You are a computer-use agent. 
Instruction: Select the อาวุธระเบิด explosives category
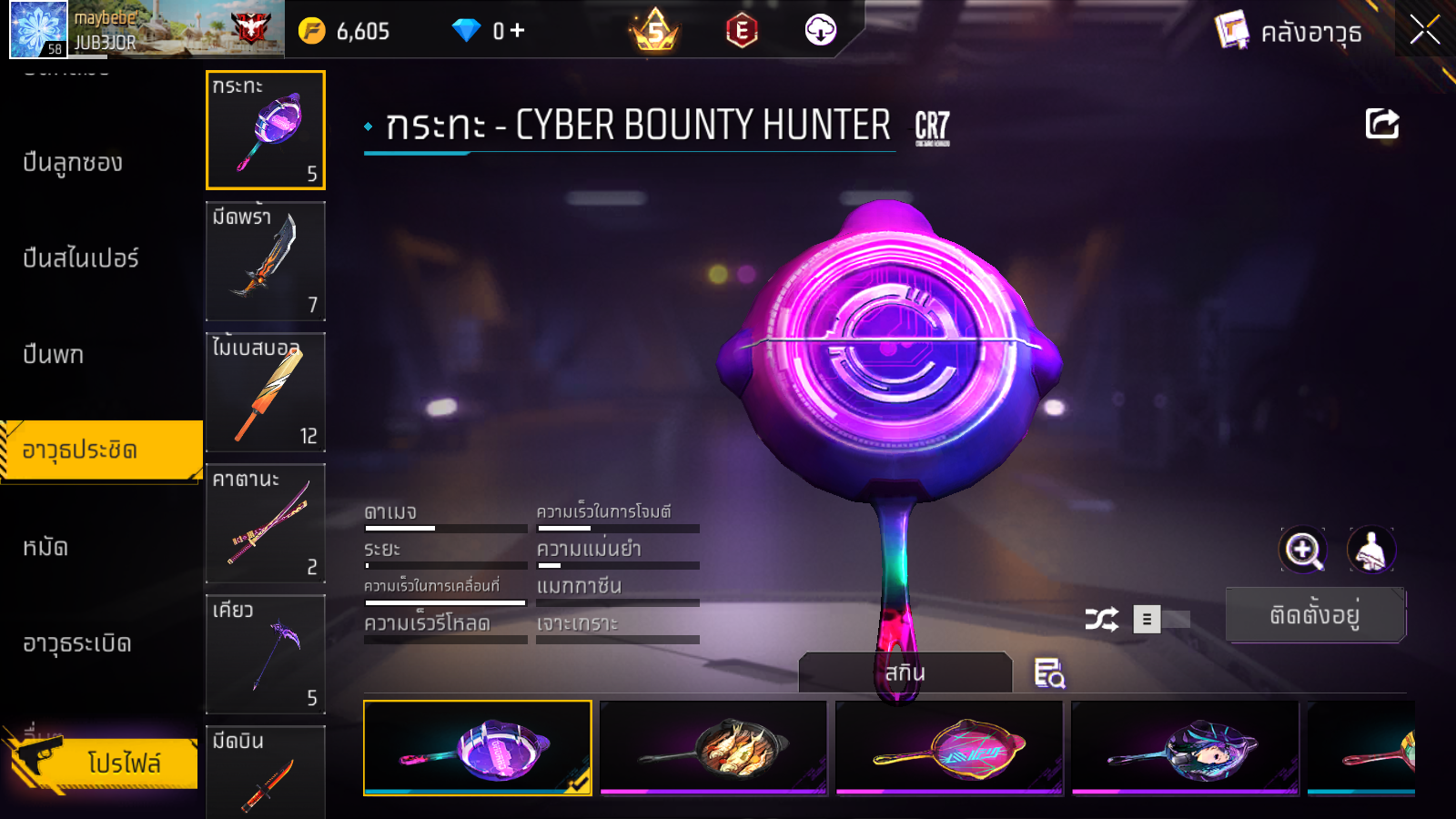point(77,643)
